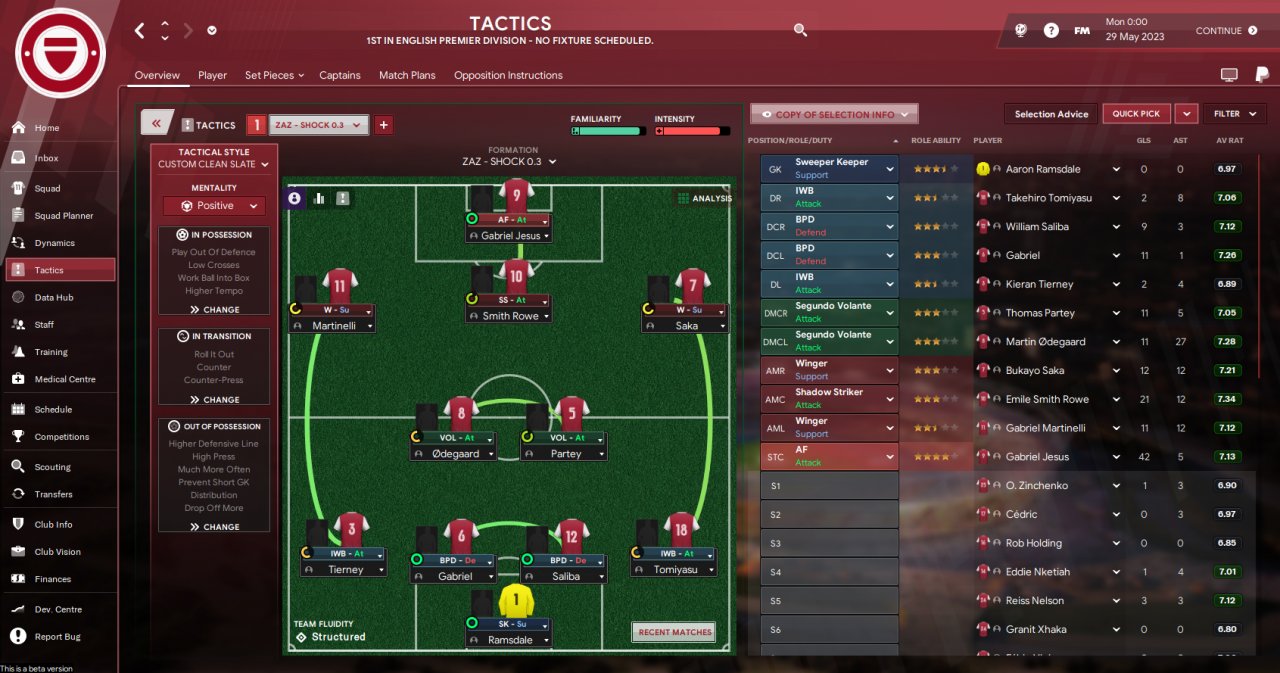1280x673 pixels.
Task: Go to the Squad Planner screen
Action: [63, 216]
